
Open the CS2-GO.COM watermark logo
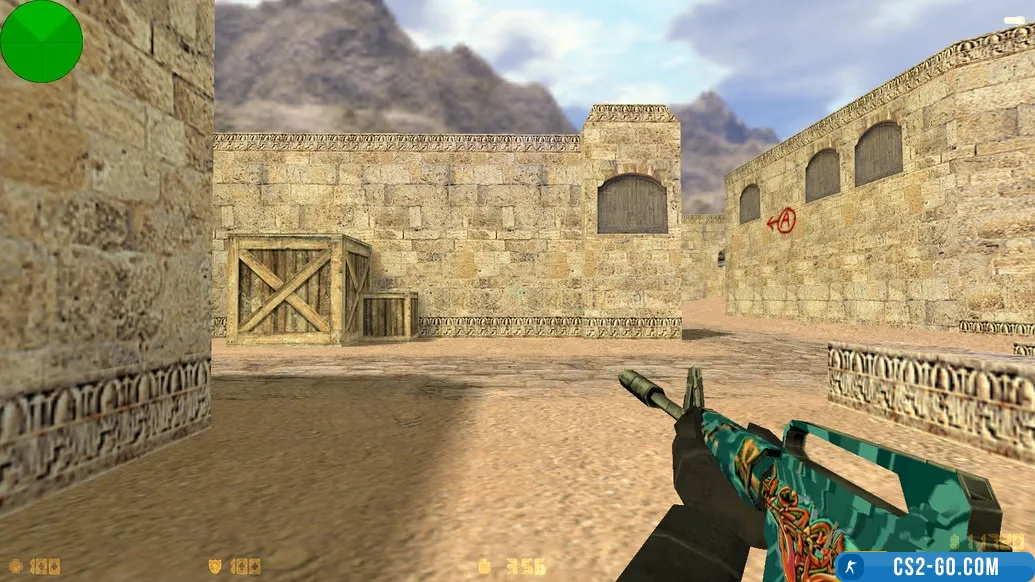pos(934,567)
